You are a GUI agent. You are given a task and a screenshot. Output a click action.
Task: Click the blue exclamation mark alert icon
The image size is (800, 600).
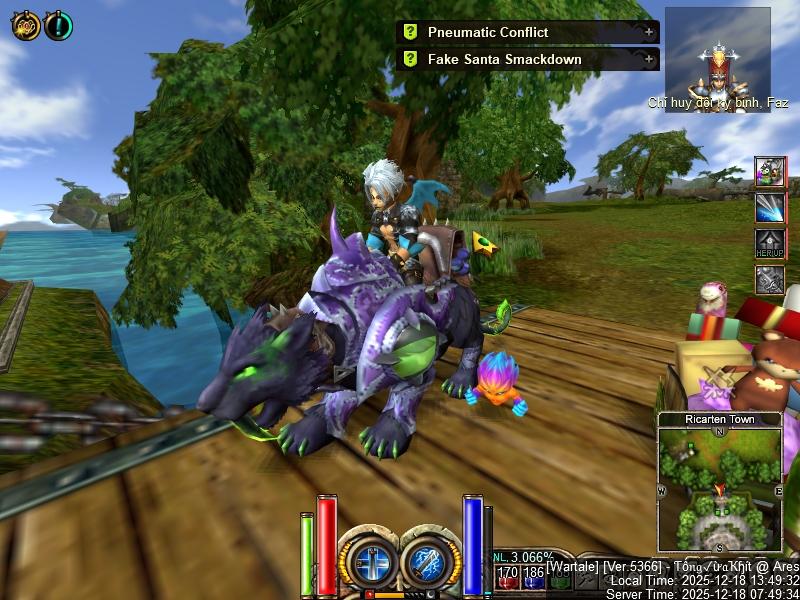(x=58, y=26)
